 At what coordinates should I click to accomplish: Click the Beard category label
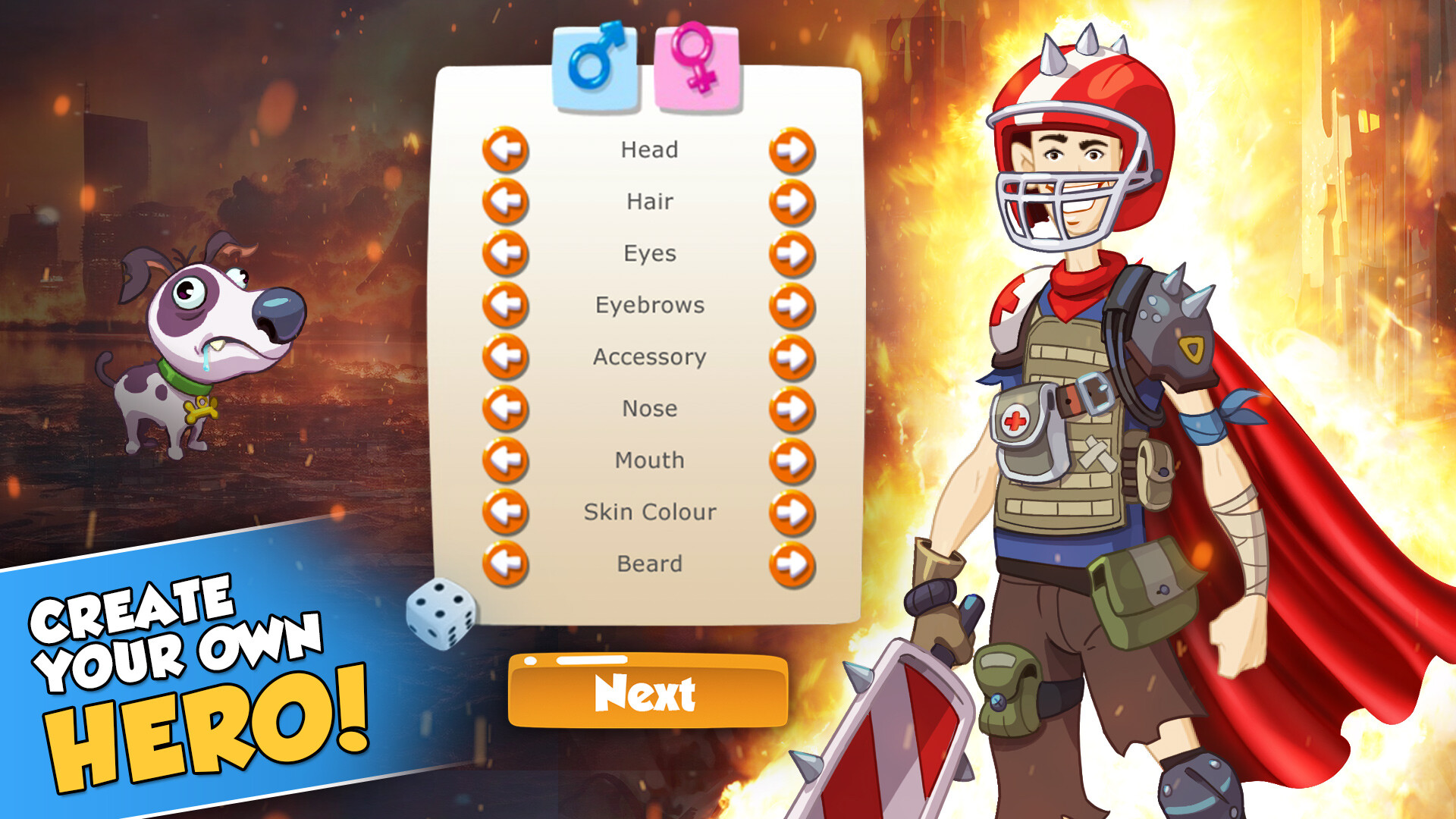(x=648, y=562)
